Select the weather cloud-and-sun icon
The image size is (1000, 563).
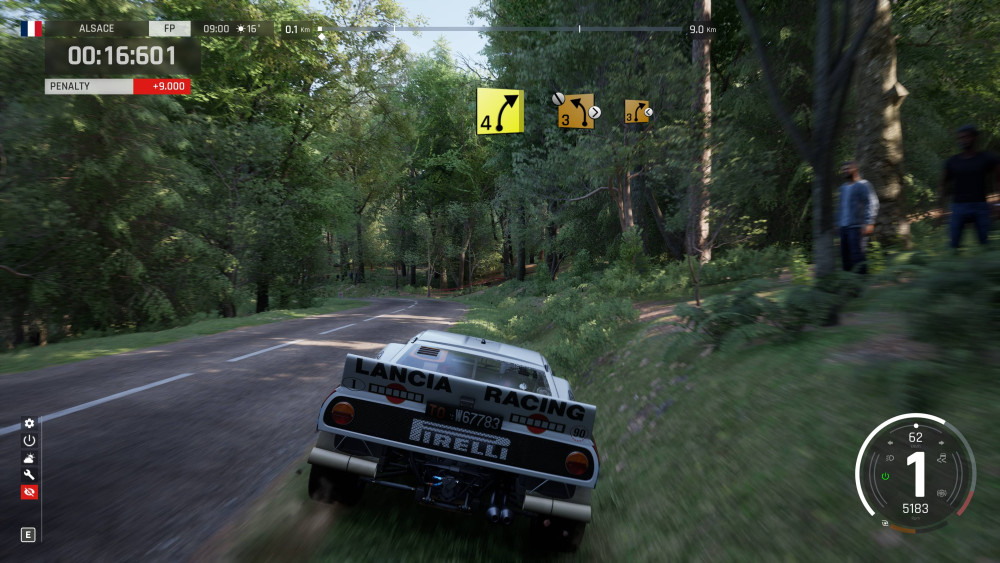(29, 458)
